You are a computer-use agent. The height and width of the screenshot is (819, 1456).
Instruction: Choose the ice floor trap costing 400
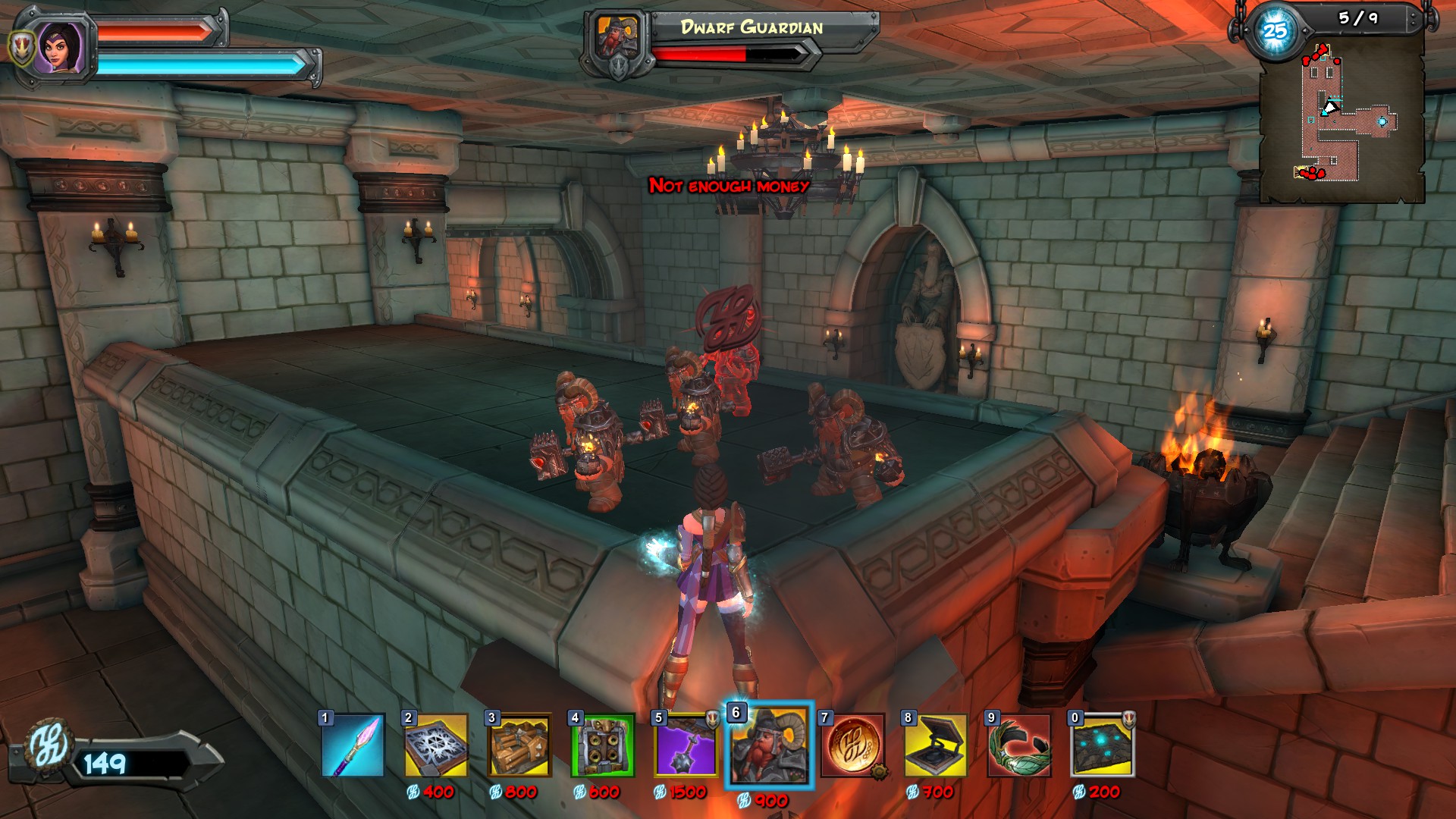pyautogui.click(x=436, y=745)
